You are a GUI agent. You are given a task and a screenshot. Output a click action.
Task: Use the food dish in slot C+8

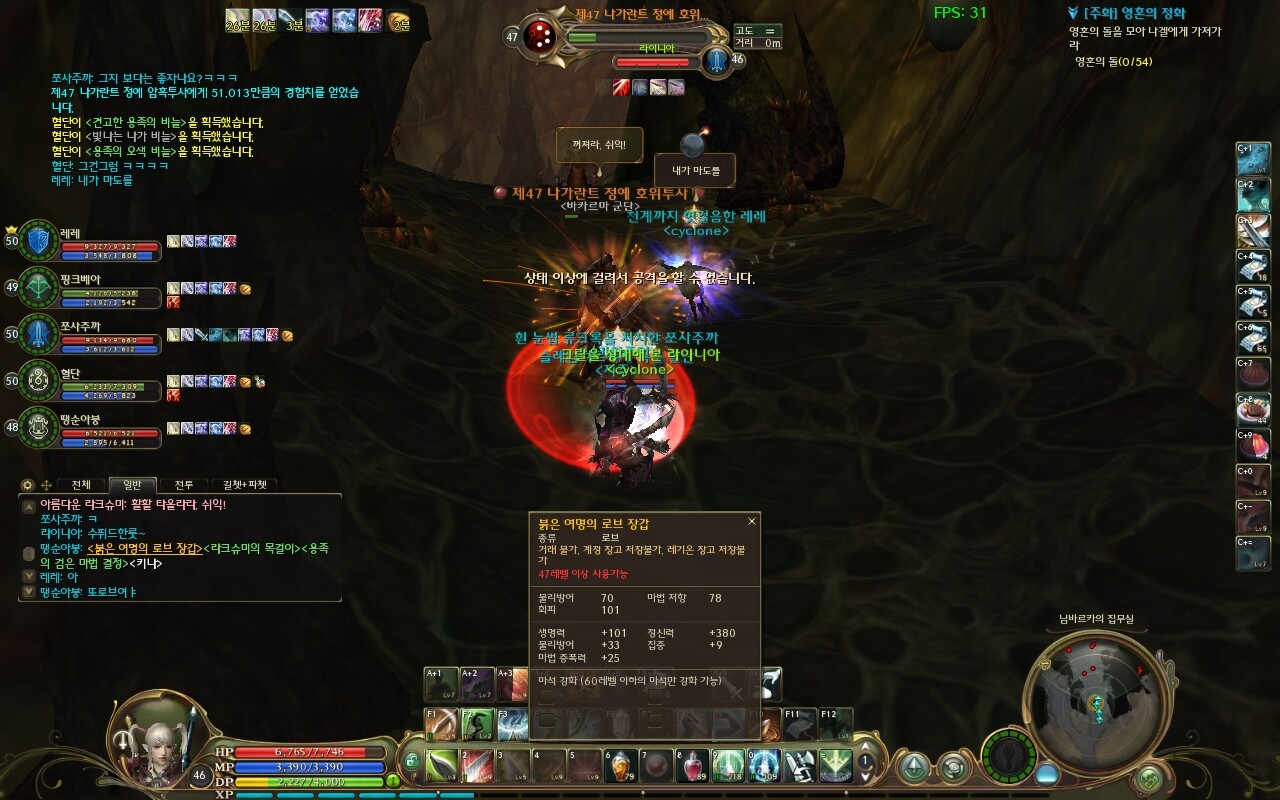click(1253, 410)
